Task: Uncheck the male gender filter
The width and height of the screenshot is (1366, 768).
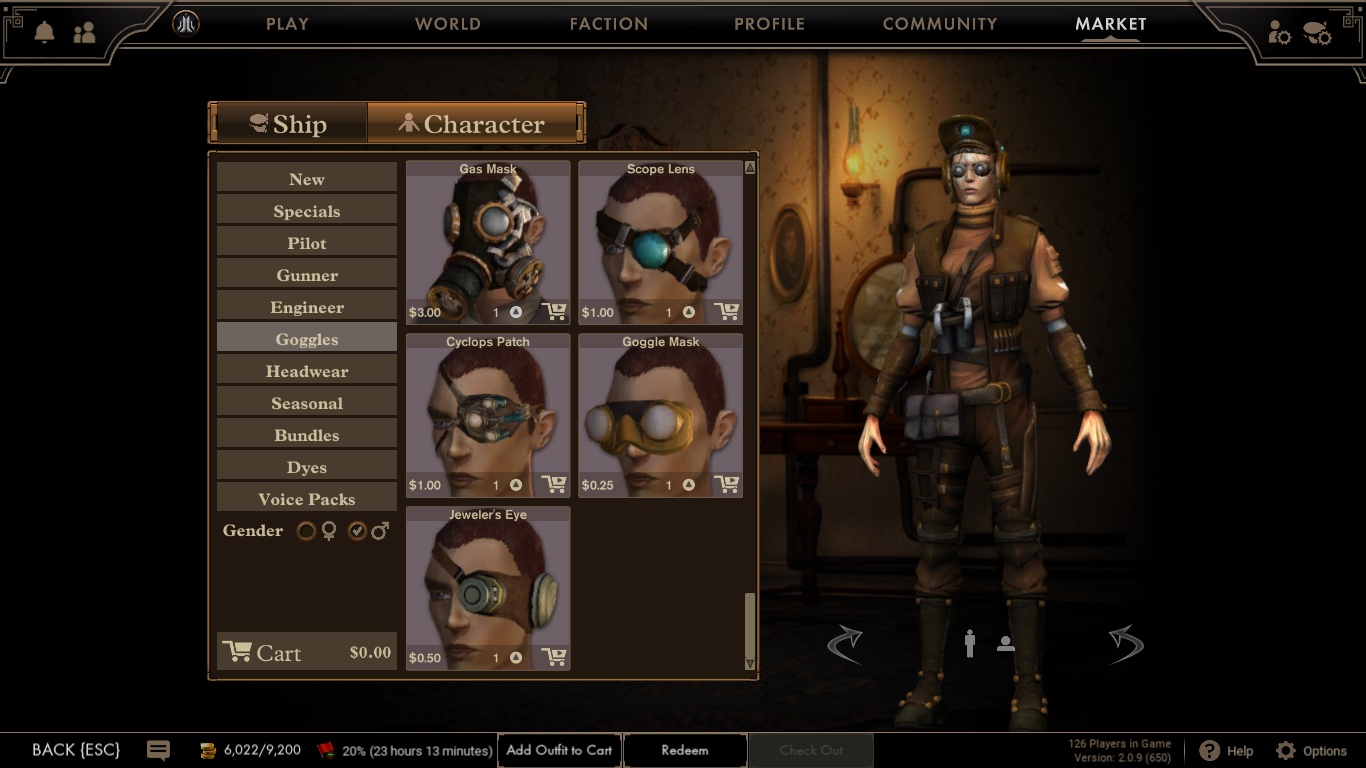Action: (x=357, y=531)
